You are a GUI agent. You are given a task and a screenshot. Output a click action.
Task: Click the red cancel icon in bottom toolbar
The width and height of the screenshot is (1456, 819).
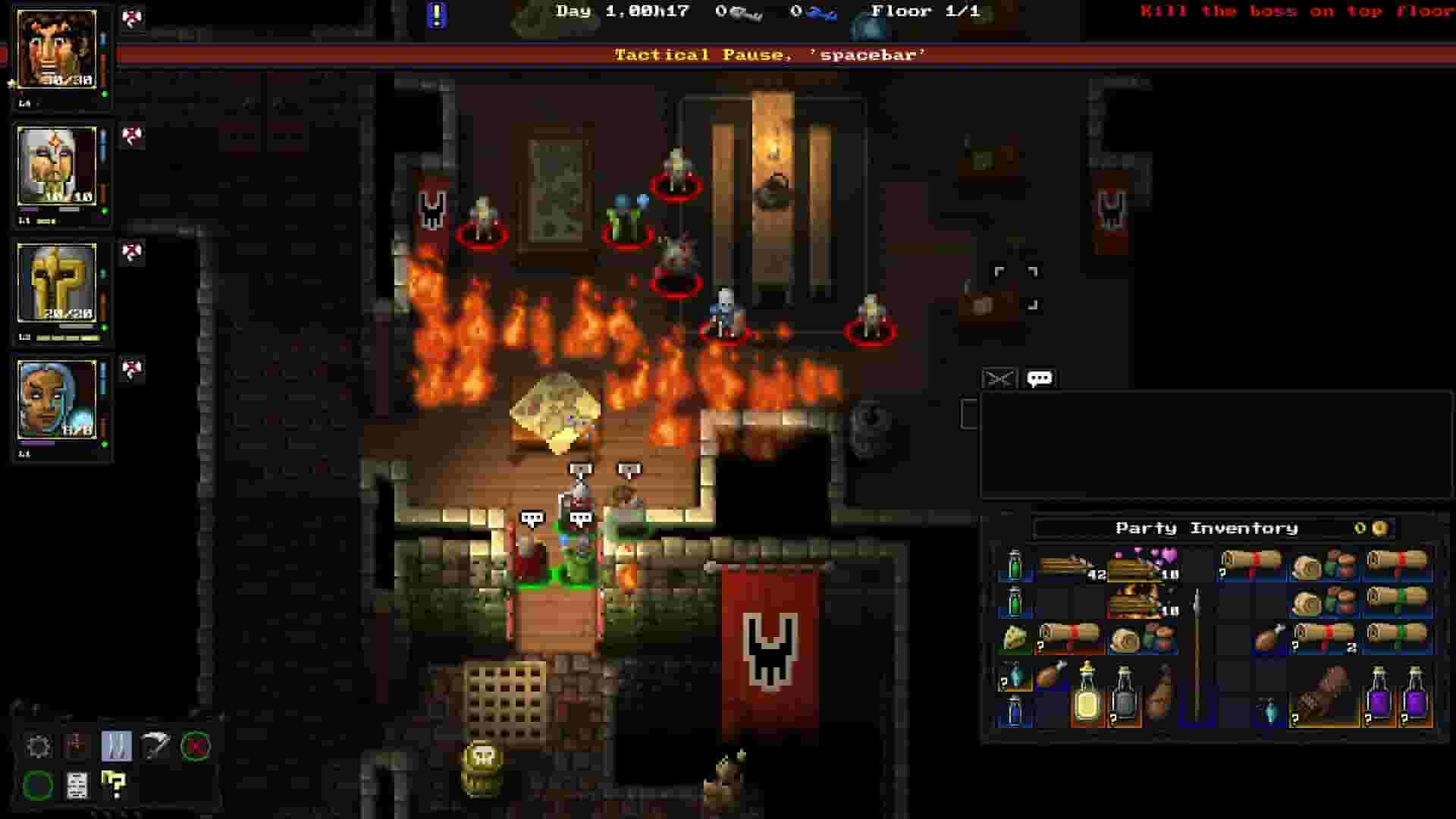click(194, 745)
